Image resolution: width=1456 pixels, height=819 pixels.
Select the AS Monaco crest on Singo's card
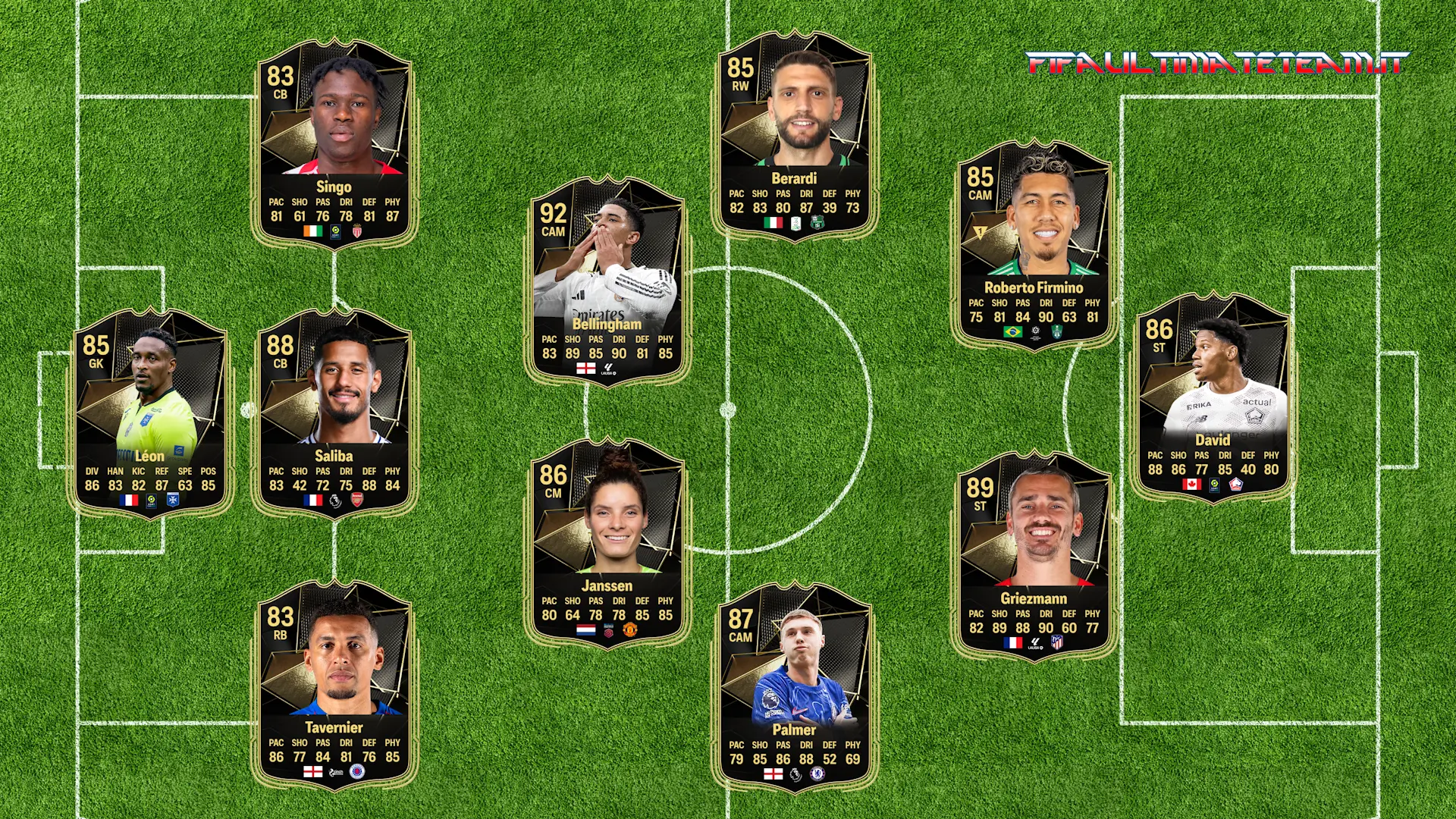coord(357,232)
